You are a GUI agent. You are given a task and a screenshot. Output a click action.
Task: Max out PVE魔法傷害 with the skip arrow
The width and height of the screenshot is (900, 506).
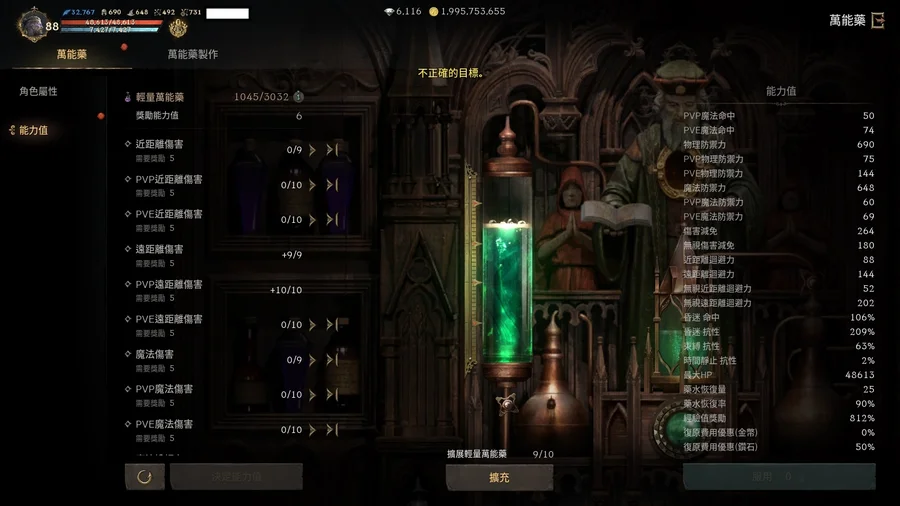click(x=332, y=430)
